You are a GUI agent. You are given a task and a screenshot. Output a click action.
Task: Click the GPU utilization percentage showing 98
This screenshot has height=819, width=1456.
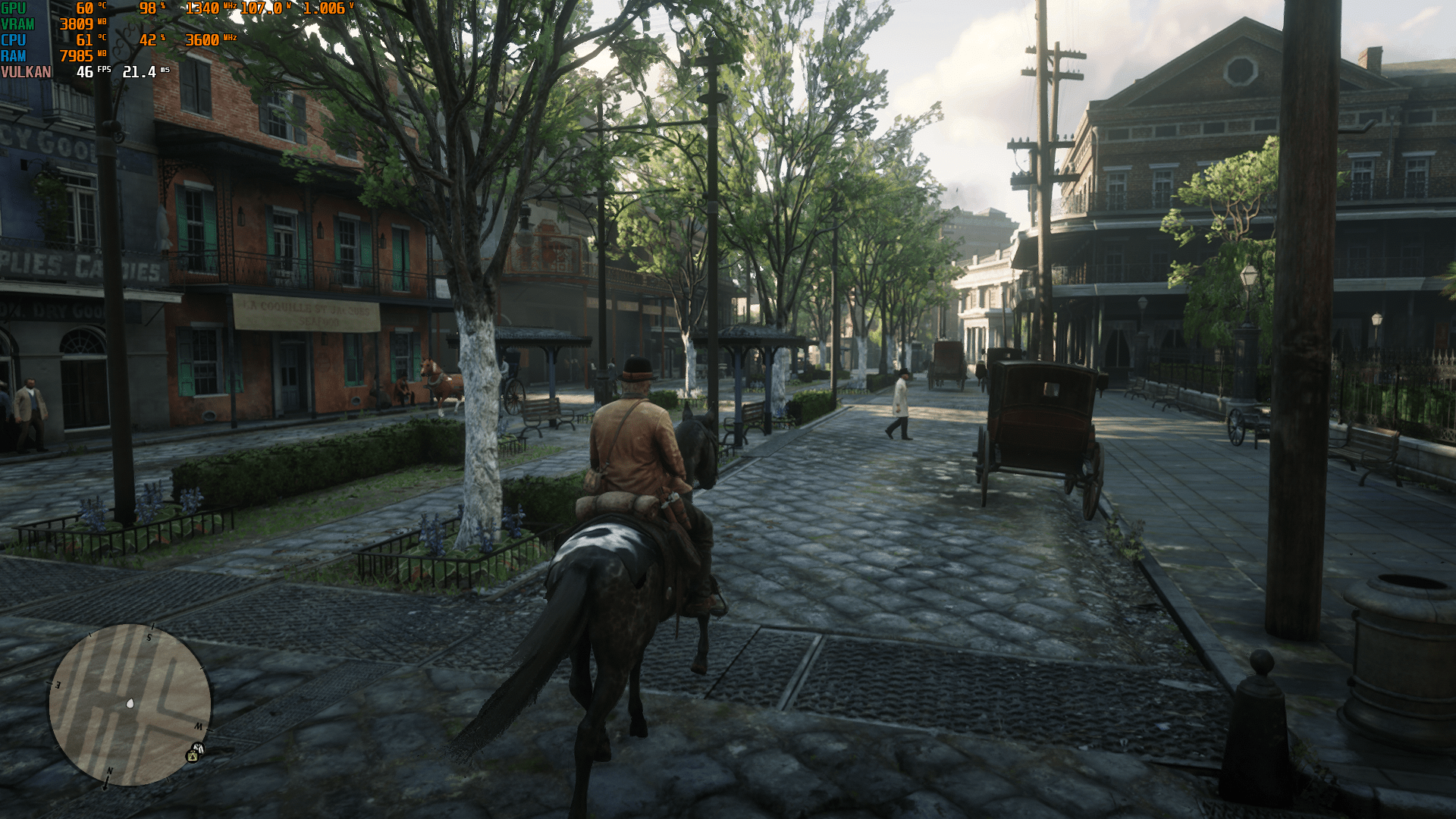[x=146, y=8]
